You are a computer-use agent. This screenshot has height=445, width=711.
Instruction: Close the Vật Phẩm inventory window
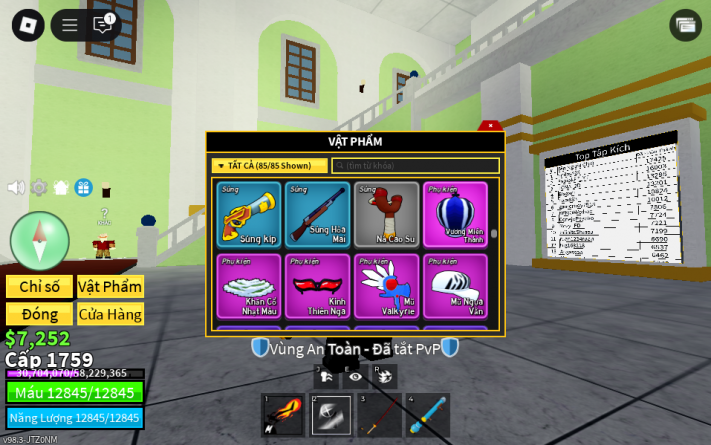point(490,126)
